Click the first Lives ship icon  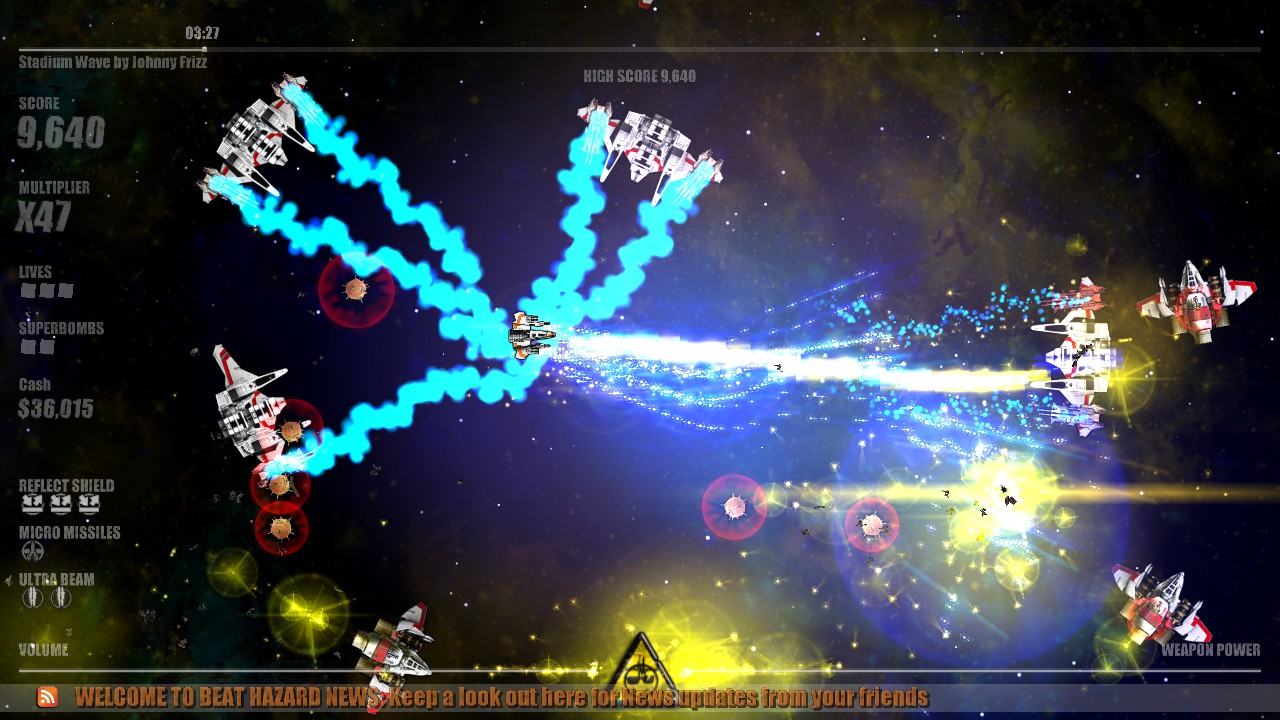(x=30, y=290)
